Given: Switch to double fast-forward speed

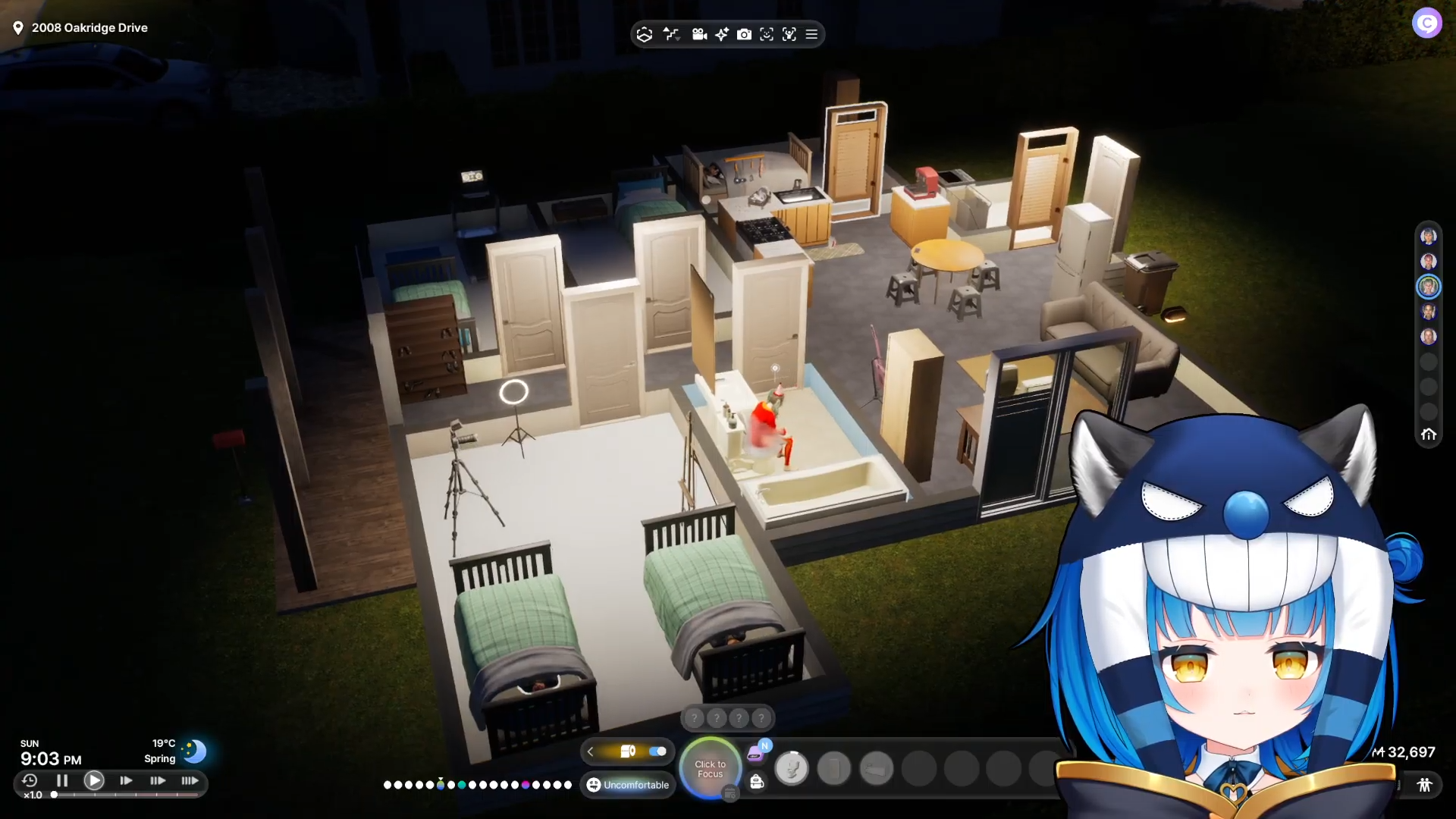Looking at the screenshot, I should pos(158,780).
